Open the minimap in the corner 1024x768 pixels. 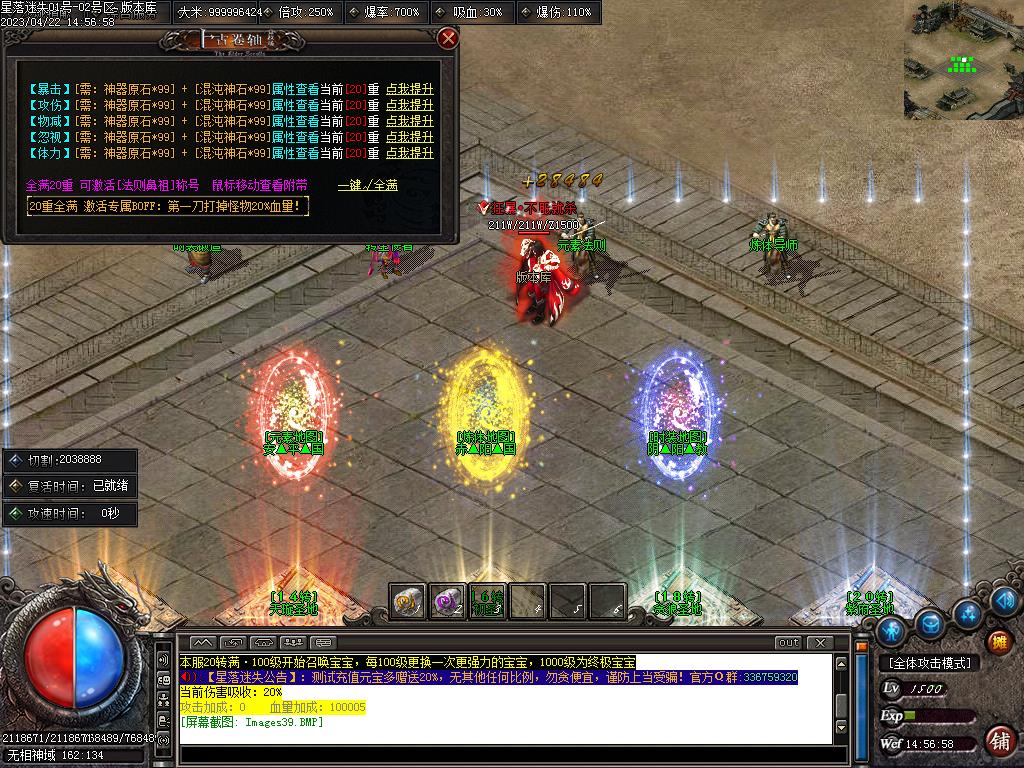pyautogui.click(x=963, y=60)
